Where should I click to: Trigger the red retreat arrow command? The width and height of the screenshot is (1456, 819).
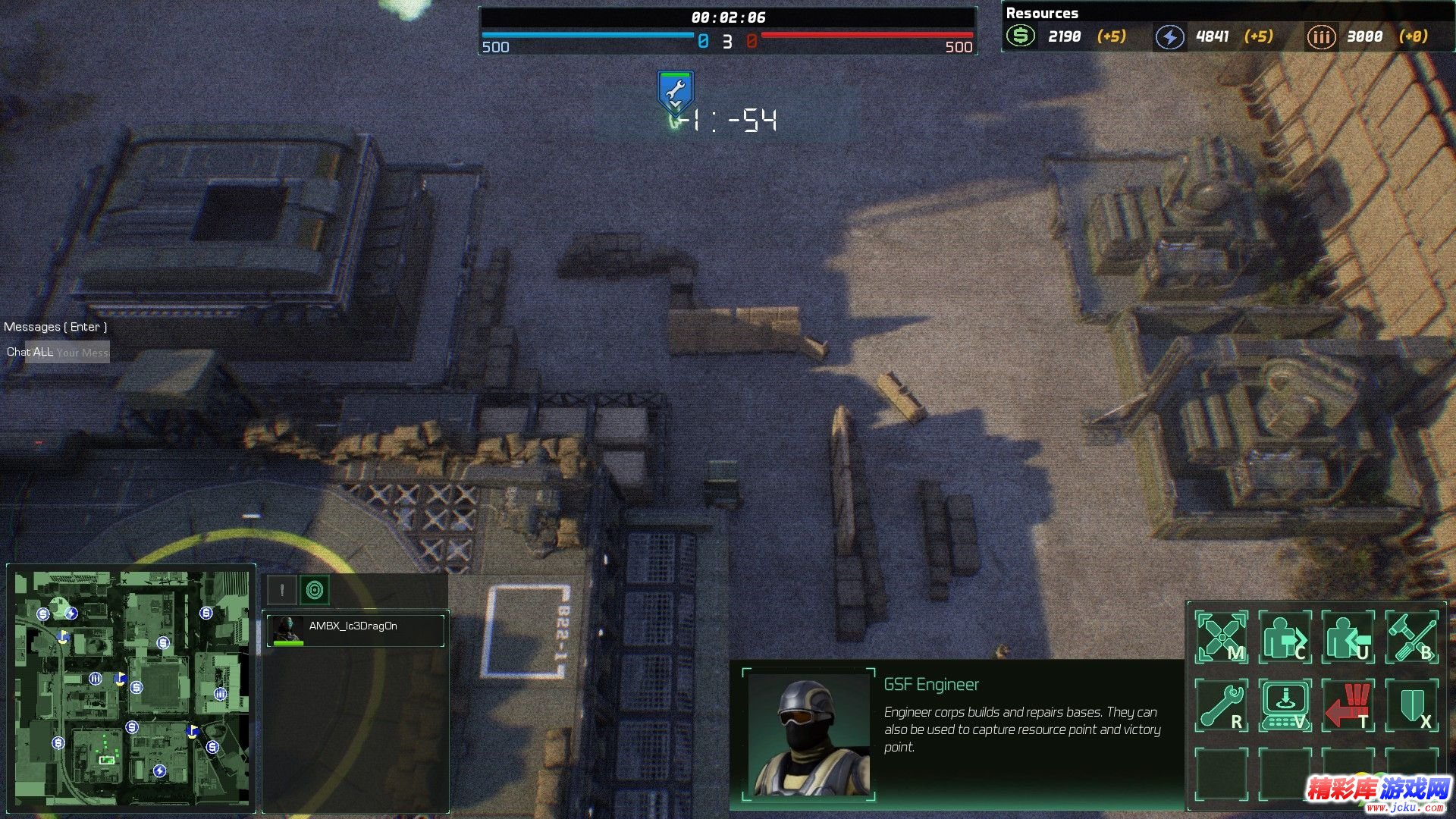1348,705
